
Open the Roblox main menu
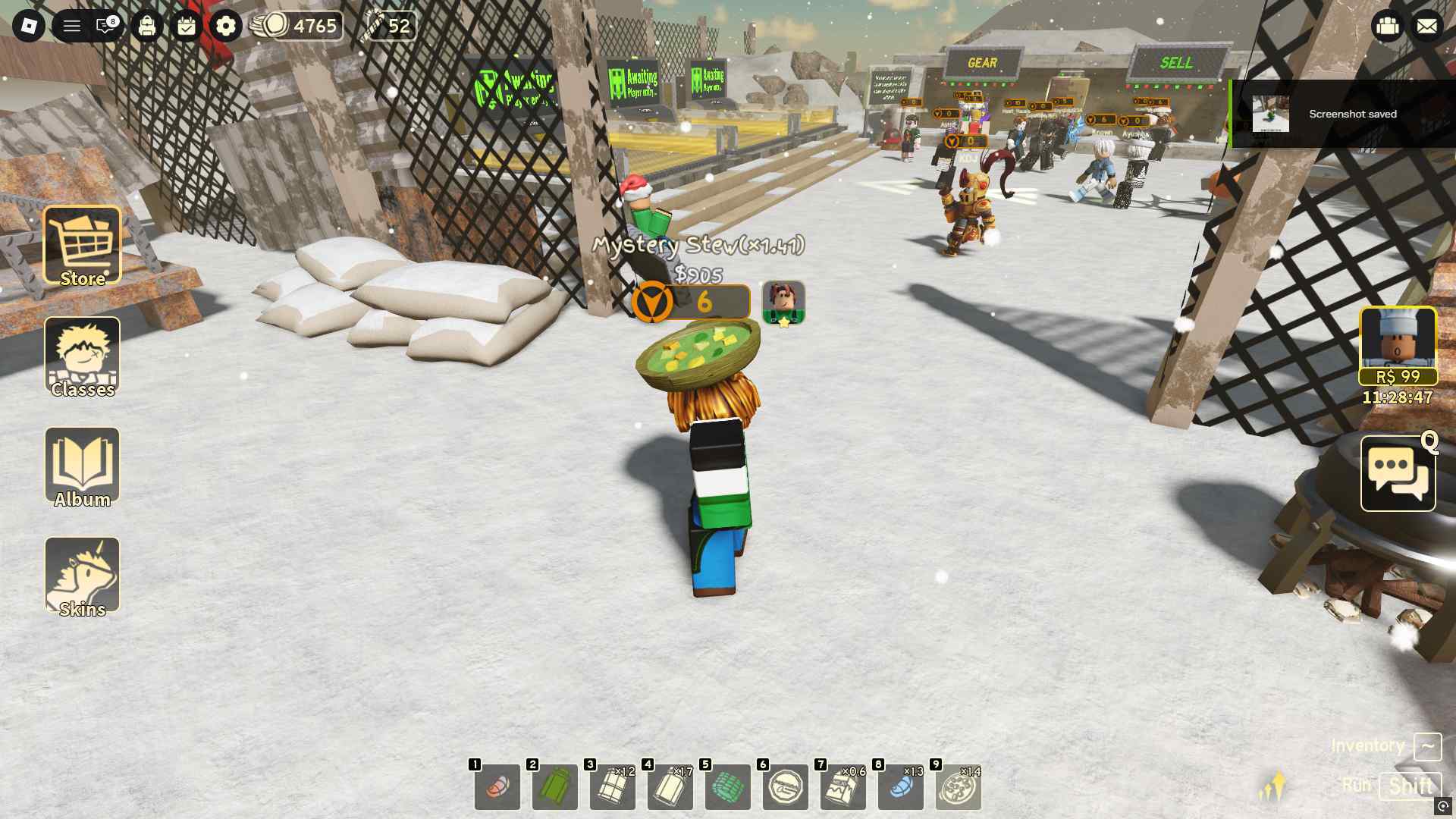point(29,27)
